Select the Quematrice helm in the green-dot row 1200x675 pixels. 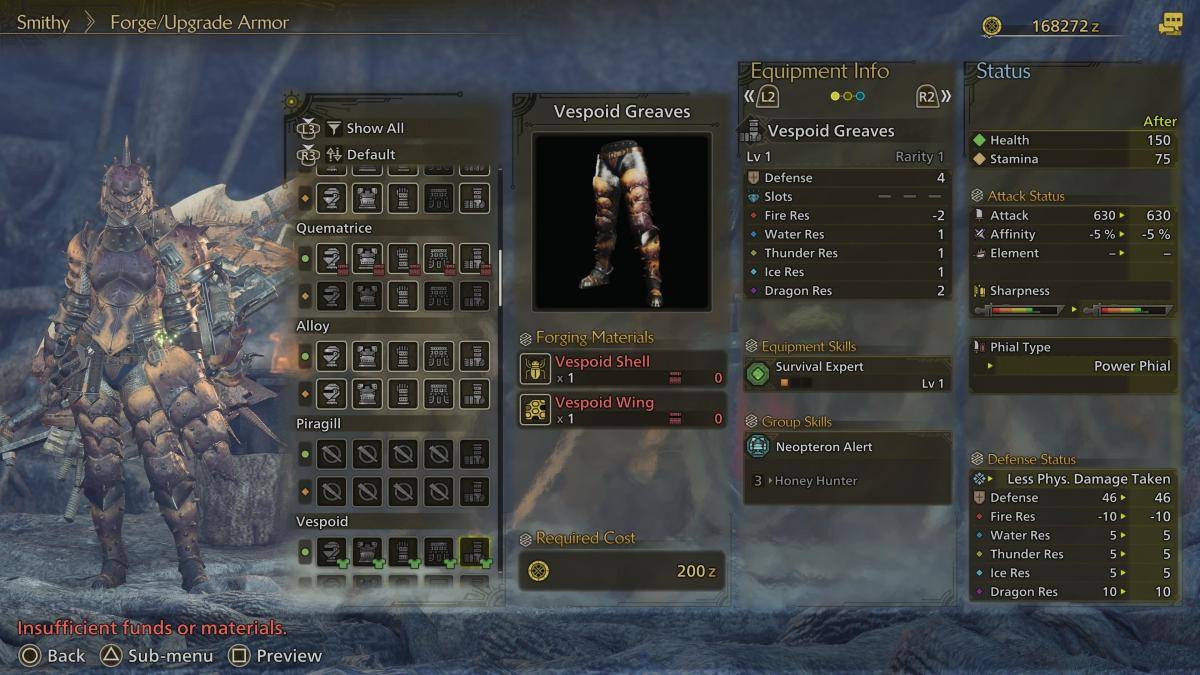331,258
